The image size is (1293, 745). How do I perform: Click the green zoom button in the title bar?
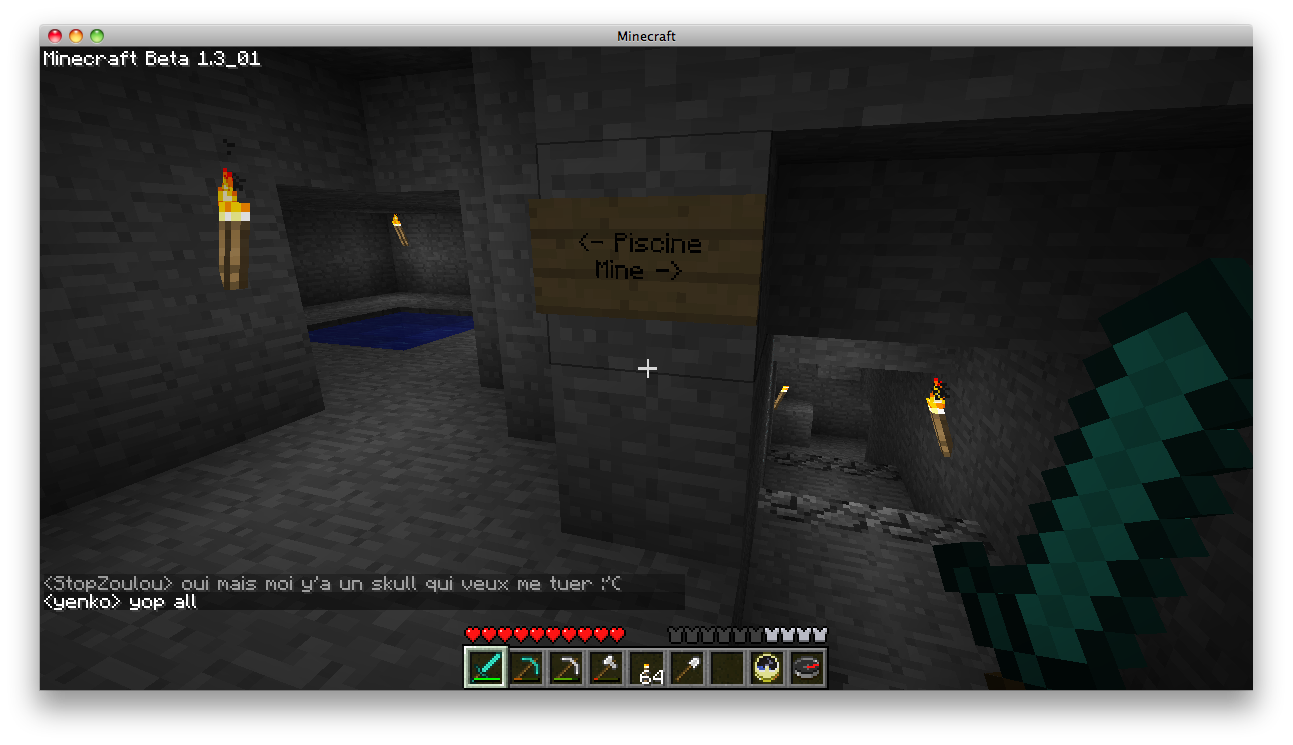click(97, 36)
